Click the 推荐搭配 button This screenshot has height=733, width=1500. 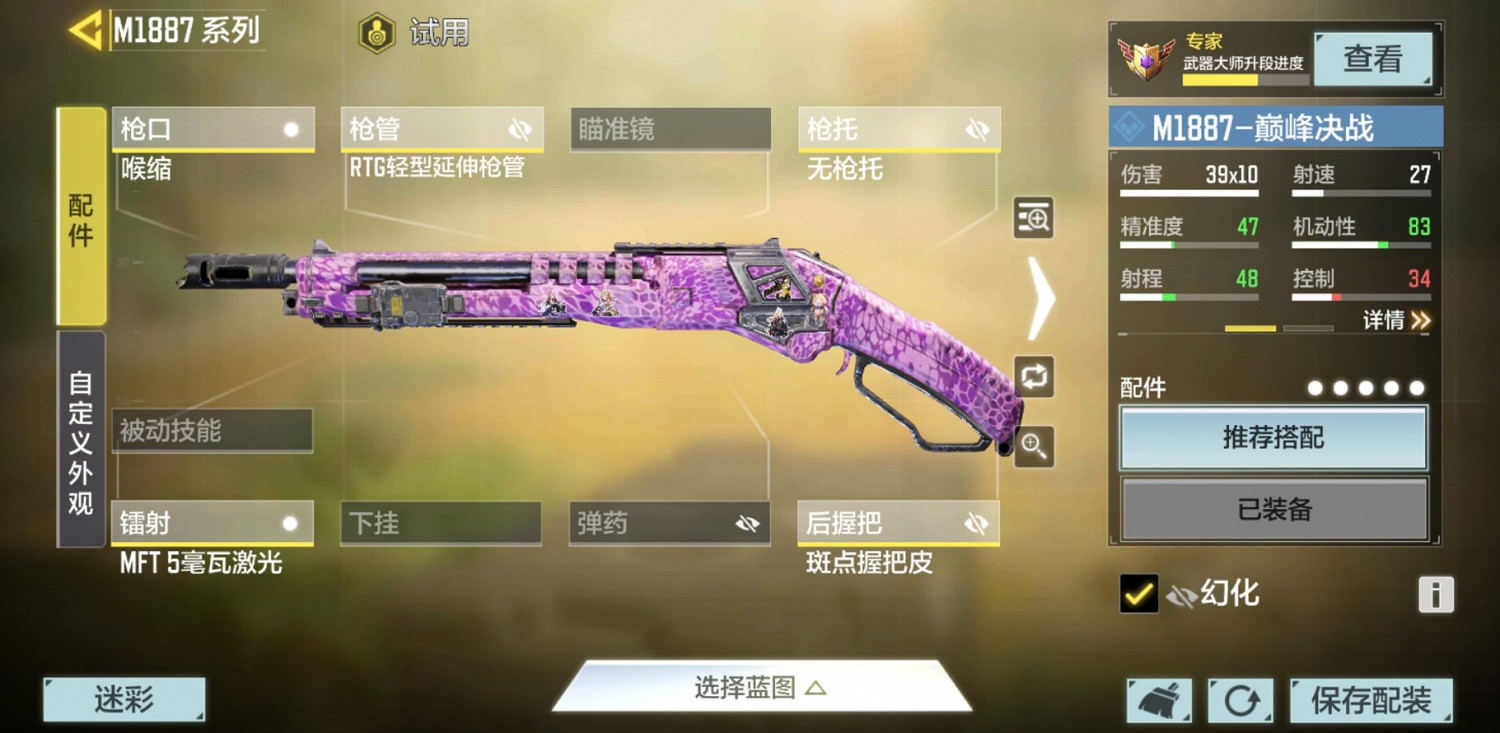click(x=1274, y=438)
